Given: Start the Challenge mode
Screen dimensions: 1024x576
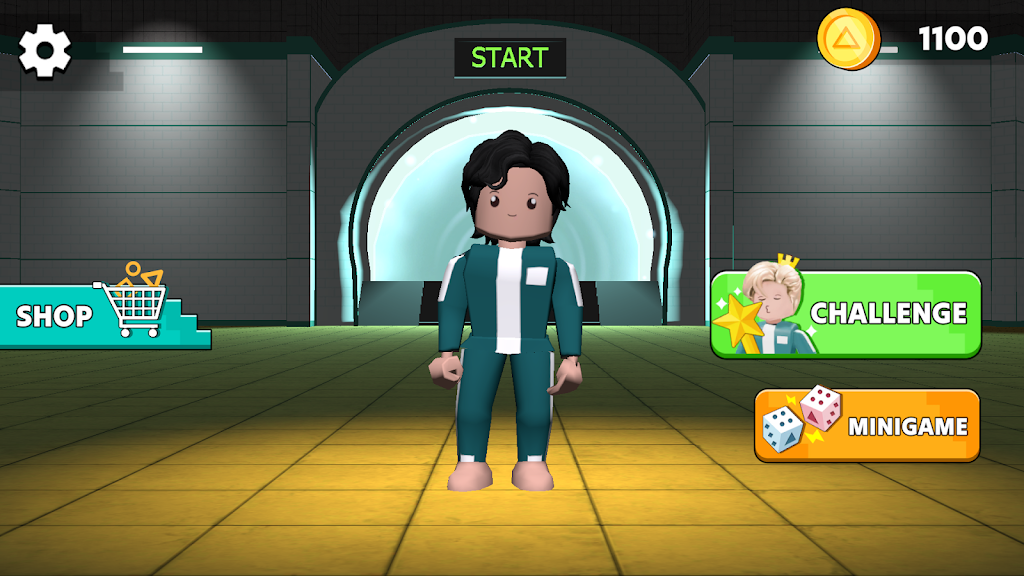Looking at the screenshot, I should (x=846, y=314).
